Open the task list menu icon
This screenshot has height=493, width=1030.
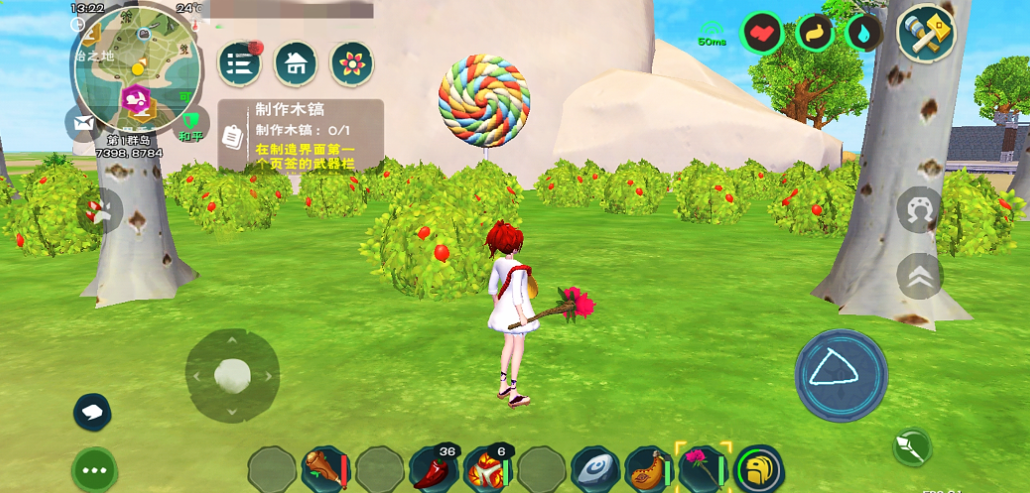pyautogui.click(x=240, y=64)
